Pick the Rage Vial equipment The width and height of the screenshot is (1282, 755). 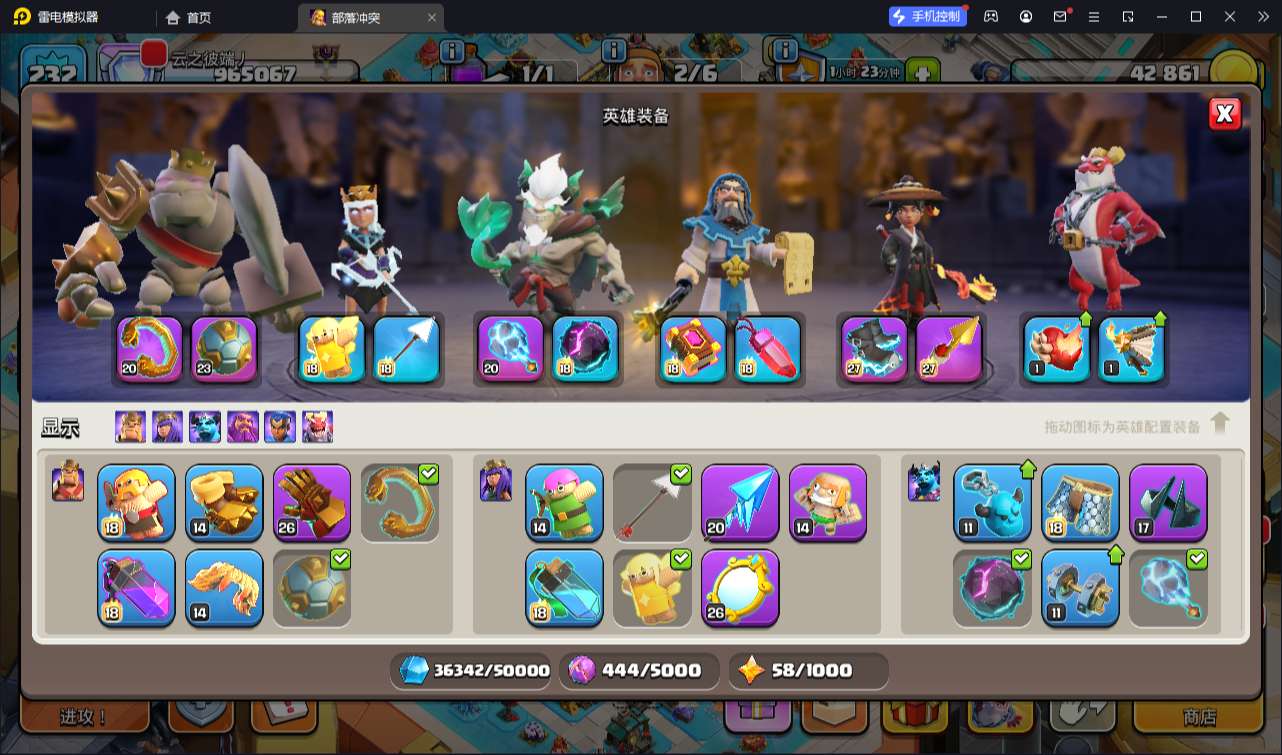pyautogui.click(x=136, y=588)
